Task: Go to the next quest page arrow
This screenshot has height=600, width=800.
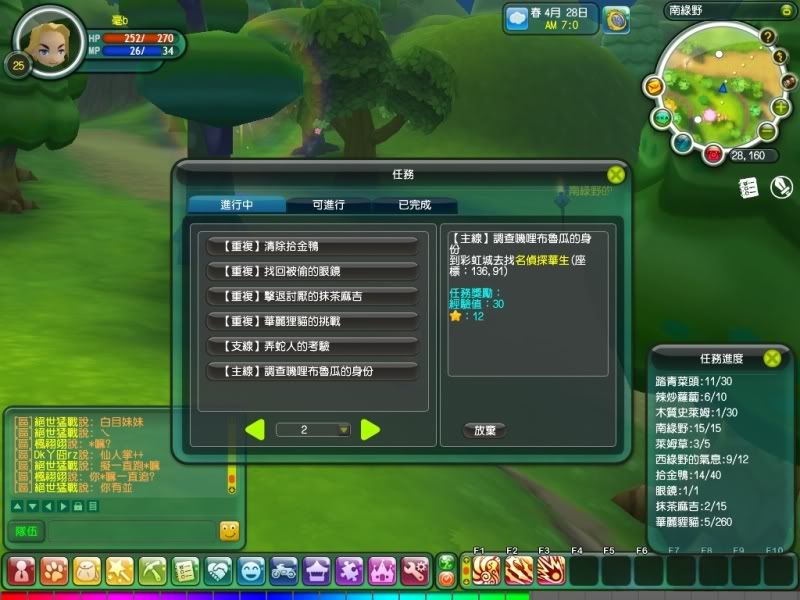Action: 370,430
